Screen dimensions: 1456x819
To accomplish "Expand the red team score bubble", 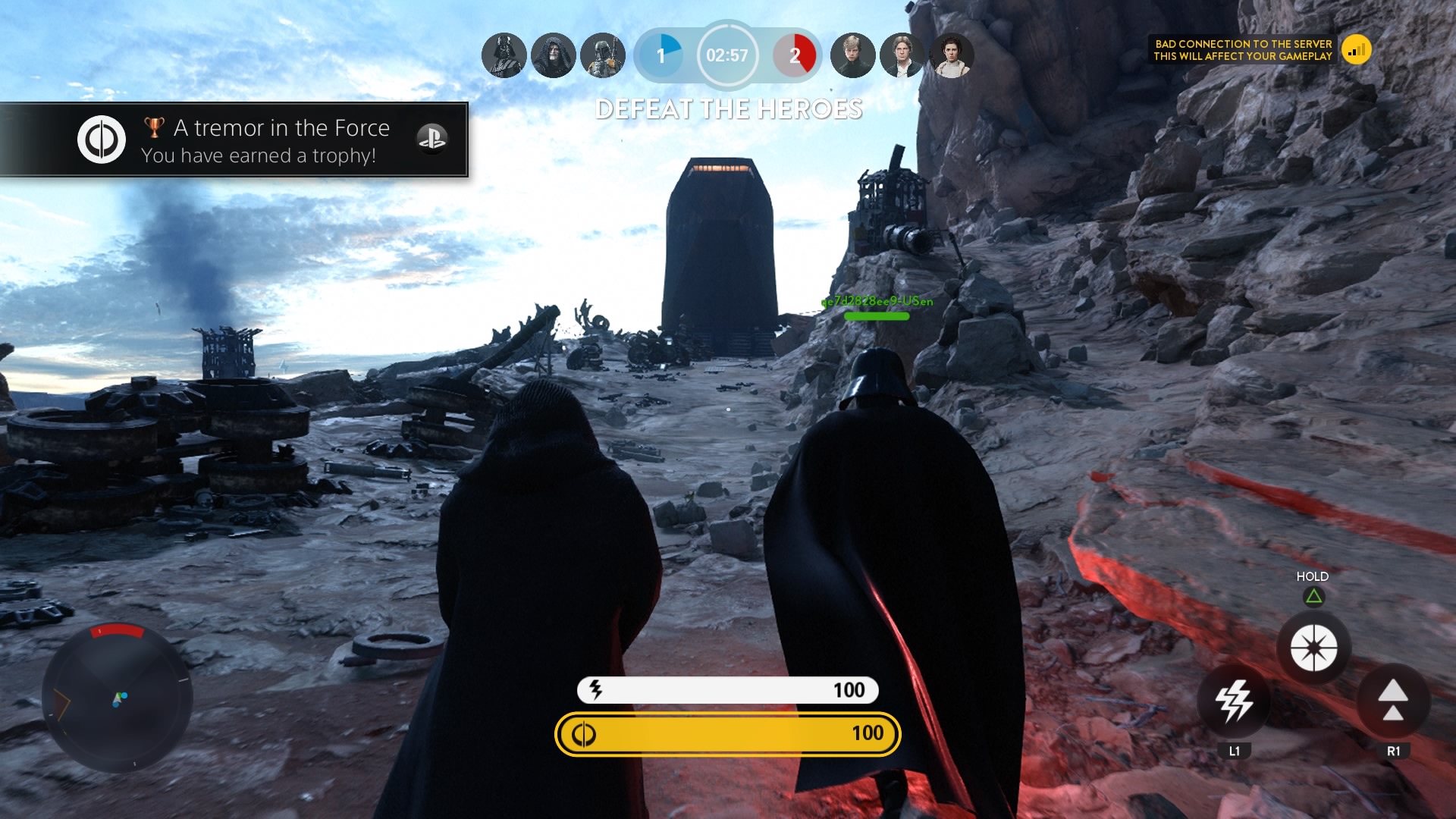I will [x=795, y=55].
